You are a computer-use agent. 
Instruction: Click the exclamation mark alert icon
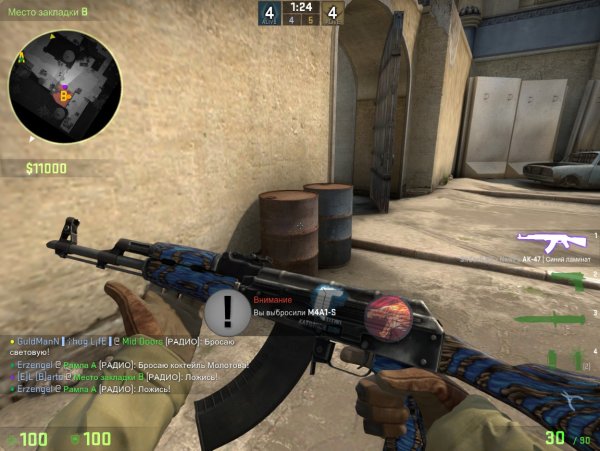(228, 310)
